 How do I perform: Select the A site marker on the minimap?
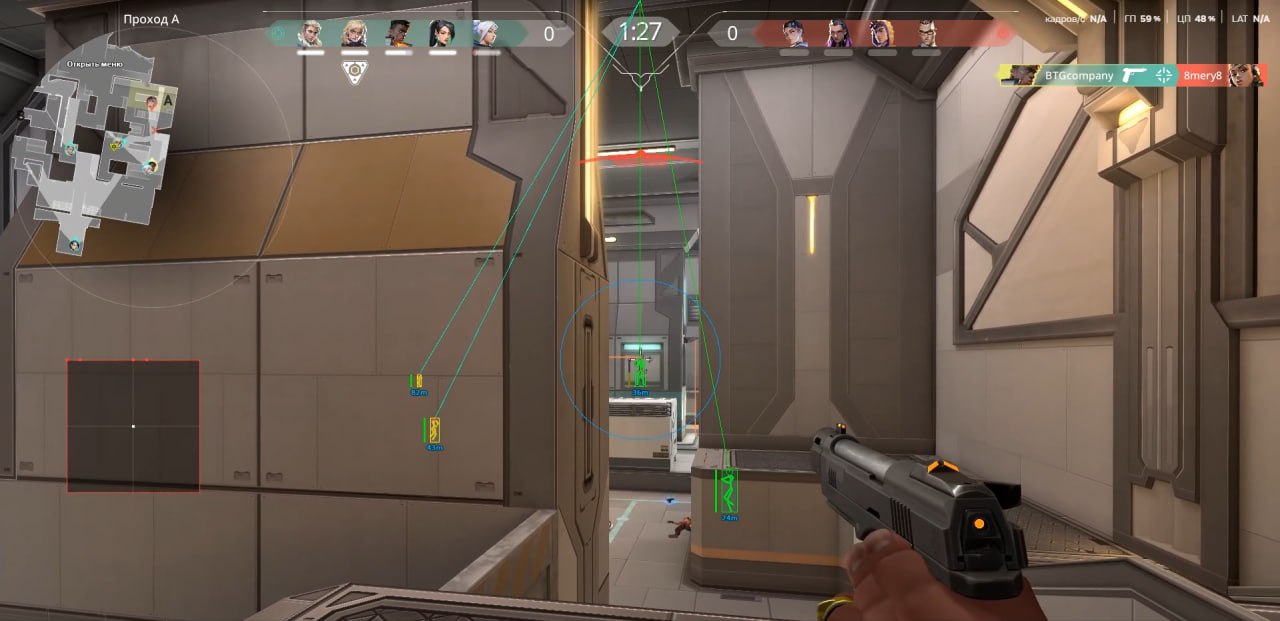(x=168, y=99)
